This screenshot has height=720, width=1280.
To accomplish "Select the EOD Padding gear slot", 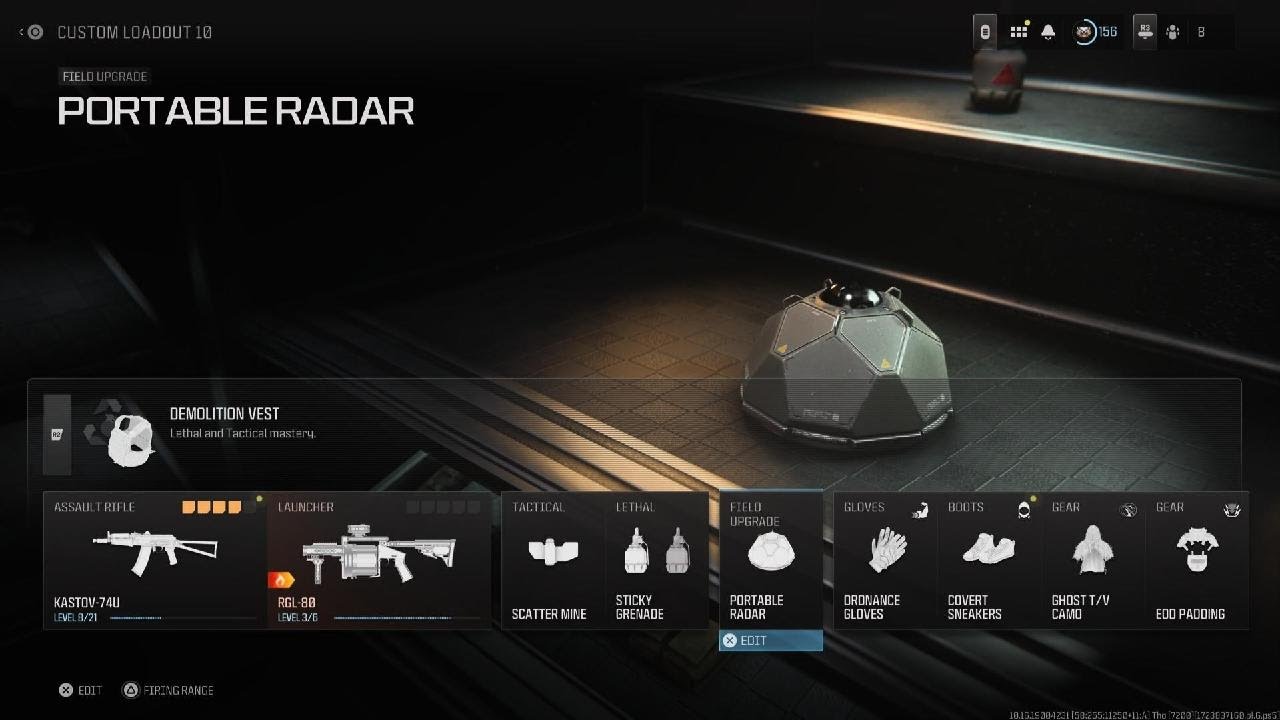I will [1196, 559].
